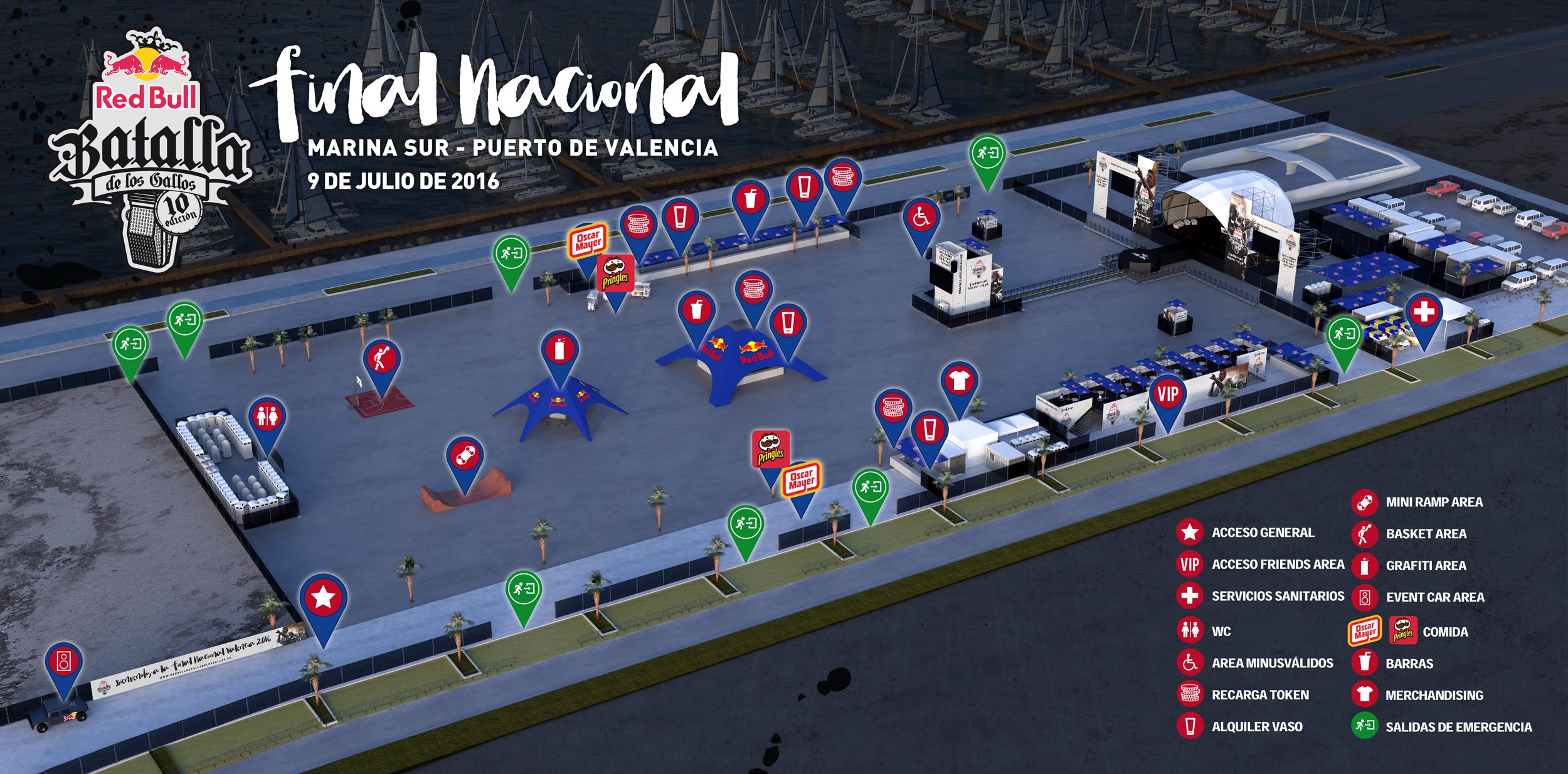Select the Comida legend entry

tap(1444, 632)
